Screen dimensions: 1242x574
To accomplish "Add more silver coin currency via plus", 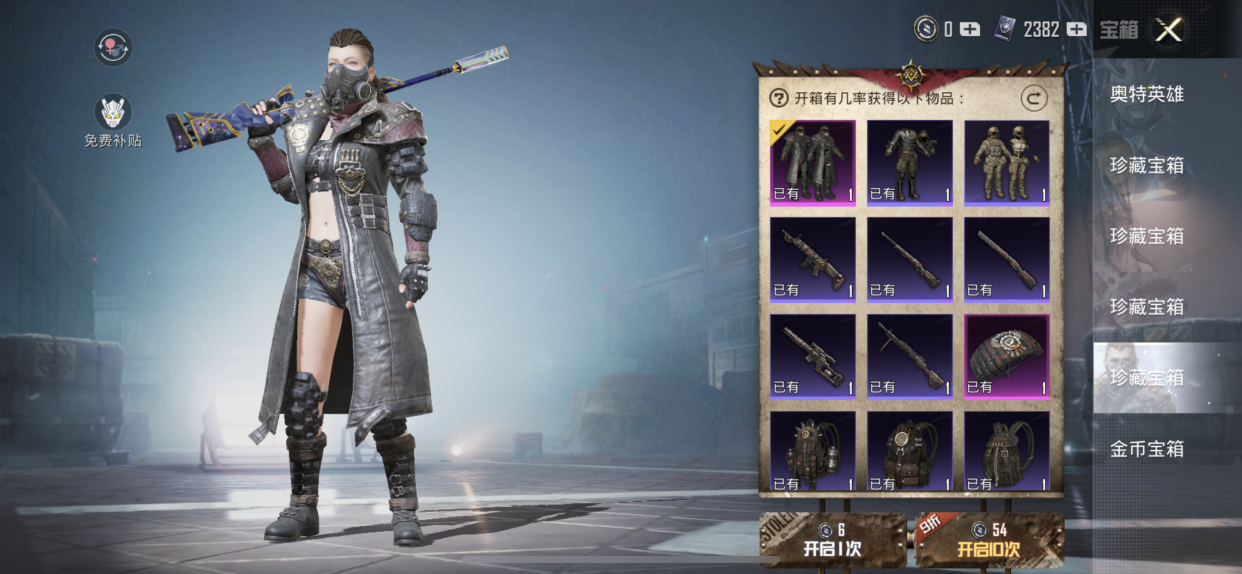I will [x=970, y=30].
